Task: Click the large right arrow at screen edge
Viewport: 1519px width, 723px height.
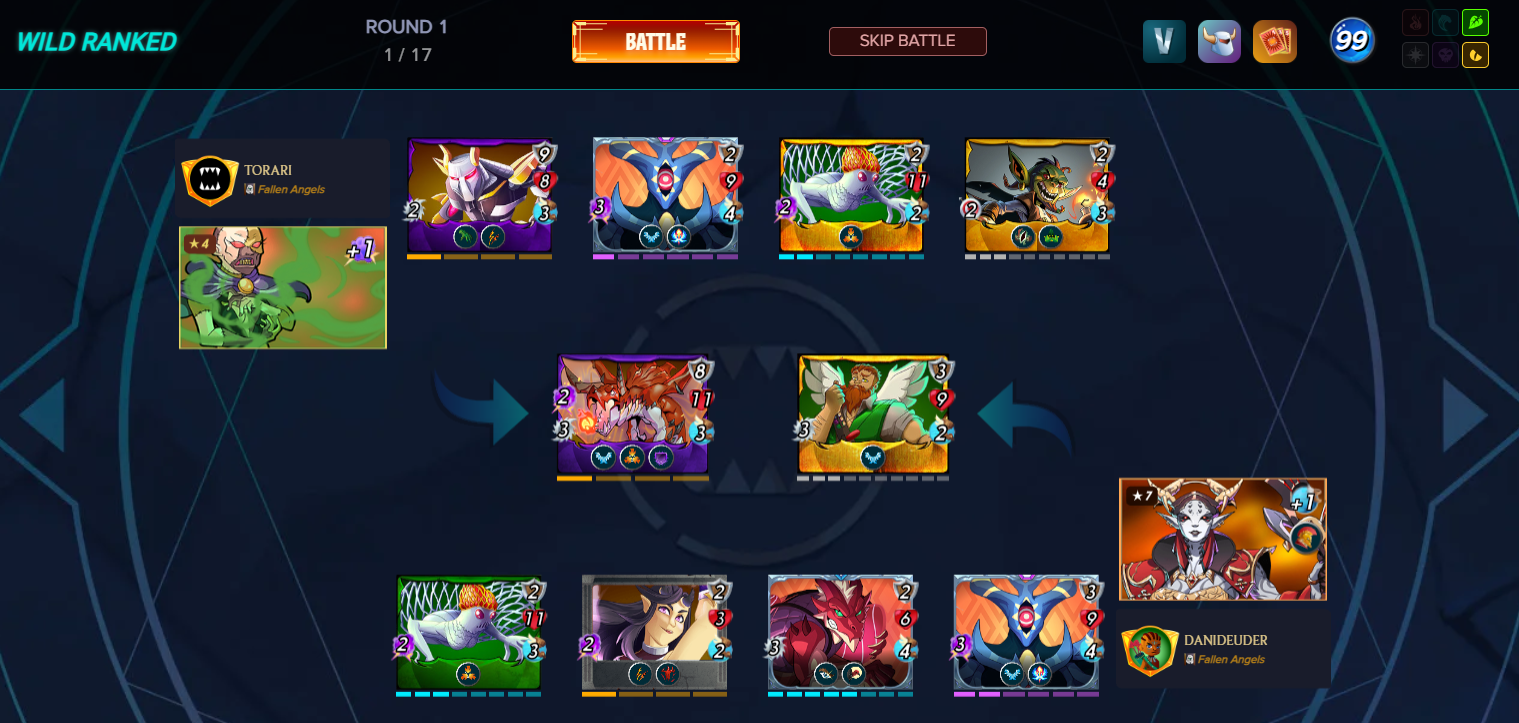Action: pos(1465,415)
